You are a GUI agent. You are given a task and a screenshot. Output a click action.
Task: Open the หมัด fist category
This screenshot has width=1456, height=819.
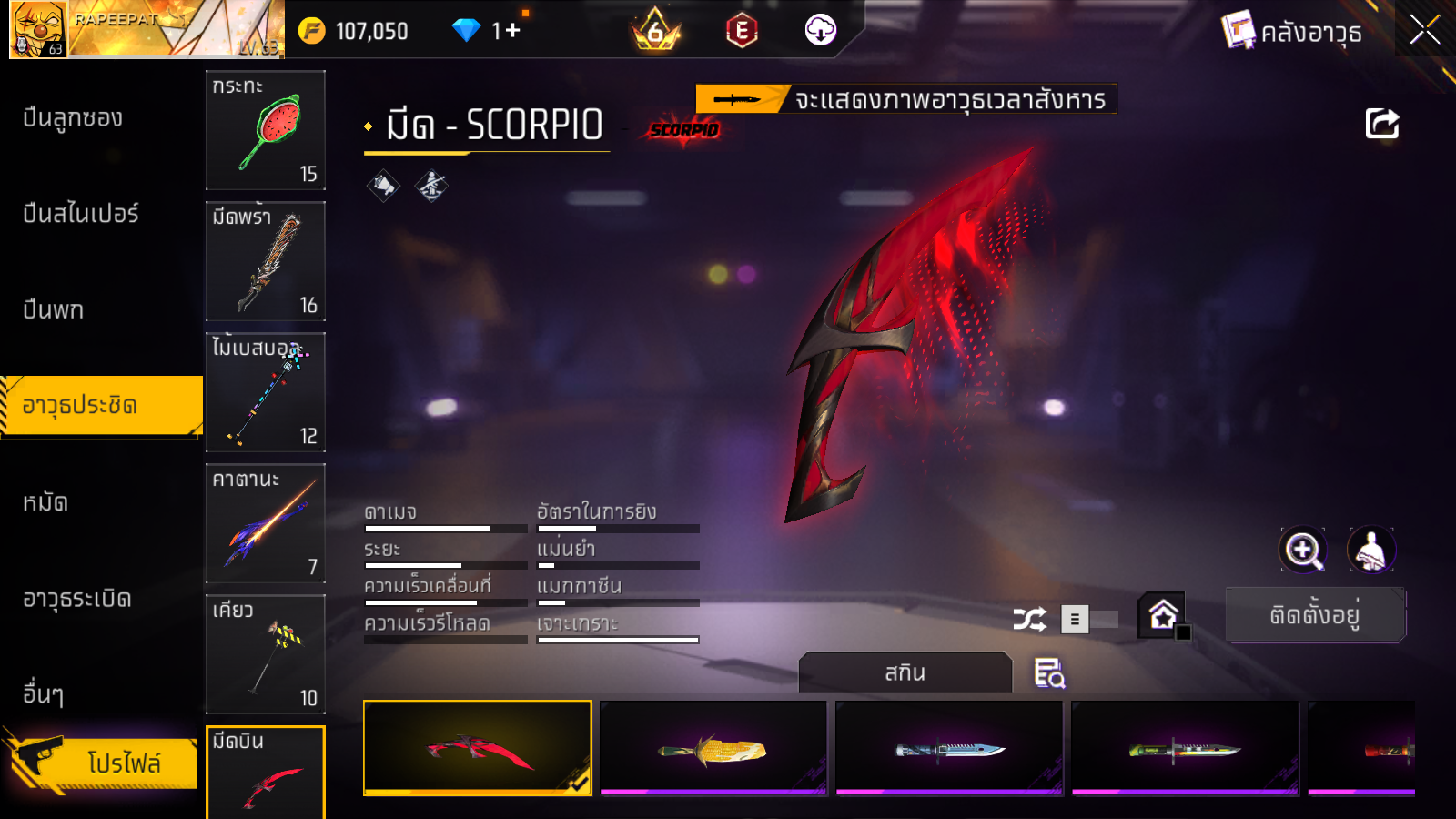click(x=45, y=502)
